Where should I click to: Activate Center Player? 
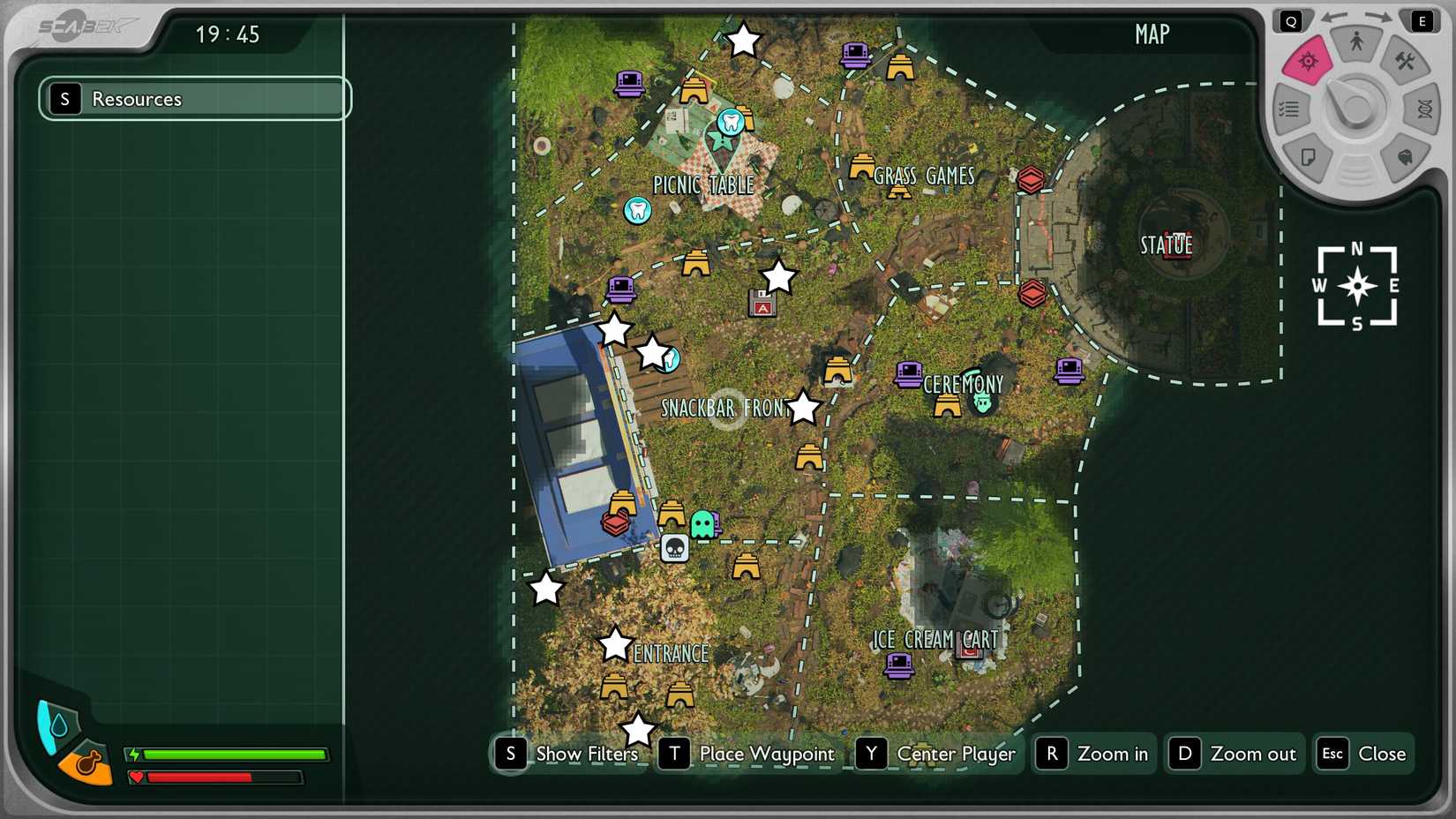pos(955,754)
